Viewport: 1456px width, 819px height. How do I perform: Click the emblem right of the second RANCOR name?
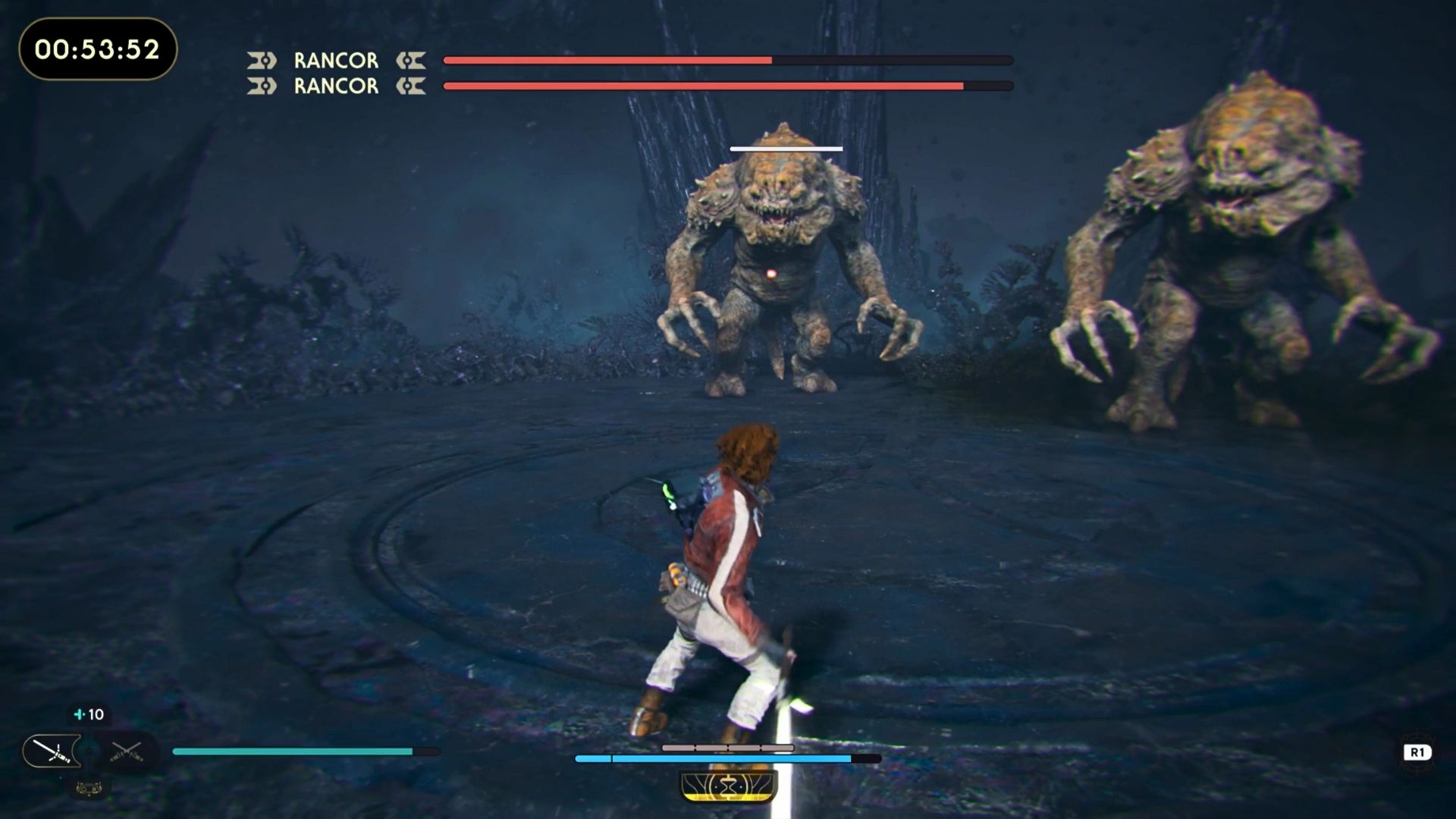(x=412, y=86)
